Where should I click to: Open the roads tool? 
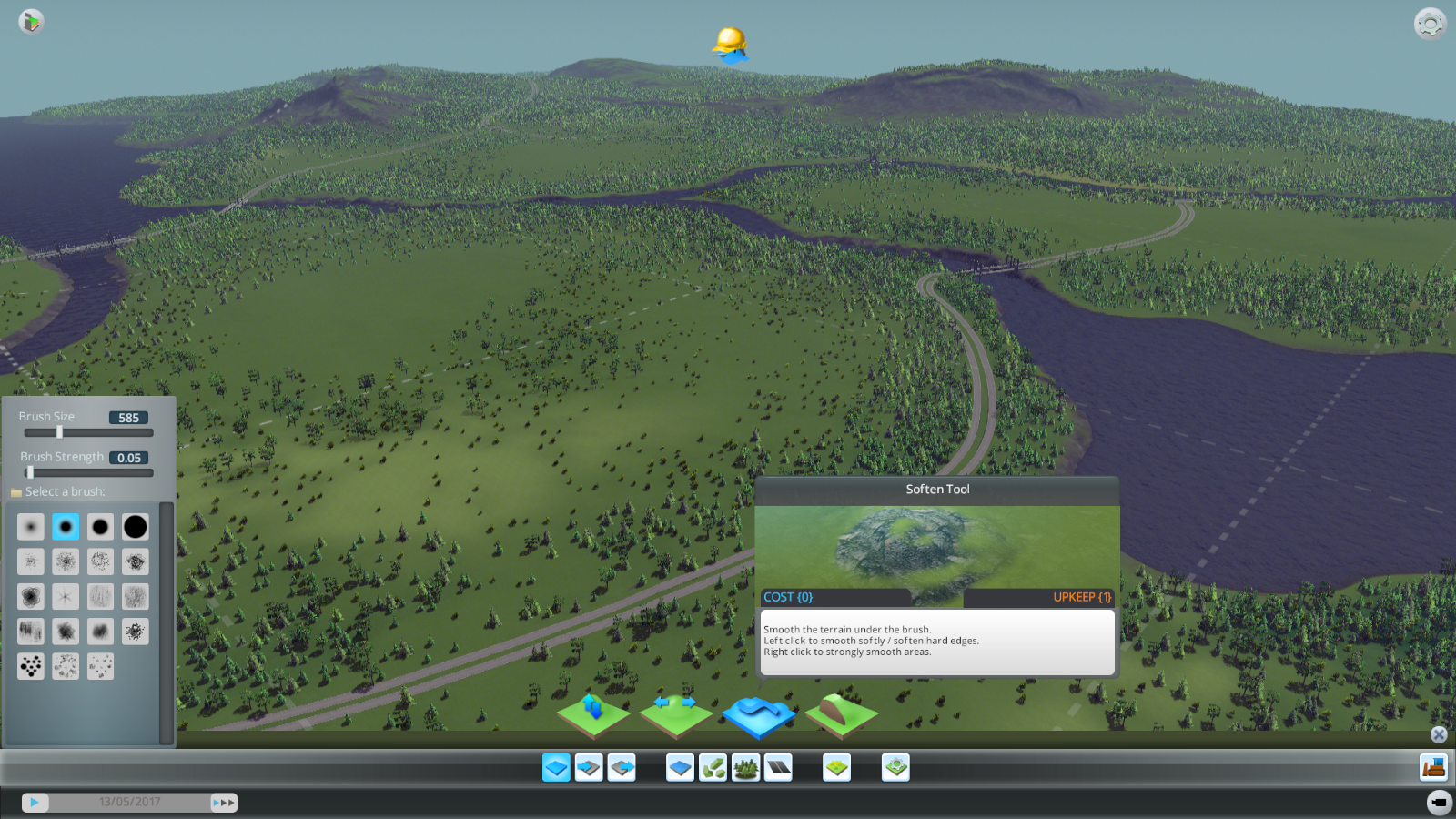pyautogui.click(x=779, y=768)
